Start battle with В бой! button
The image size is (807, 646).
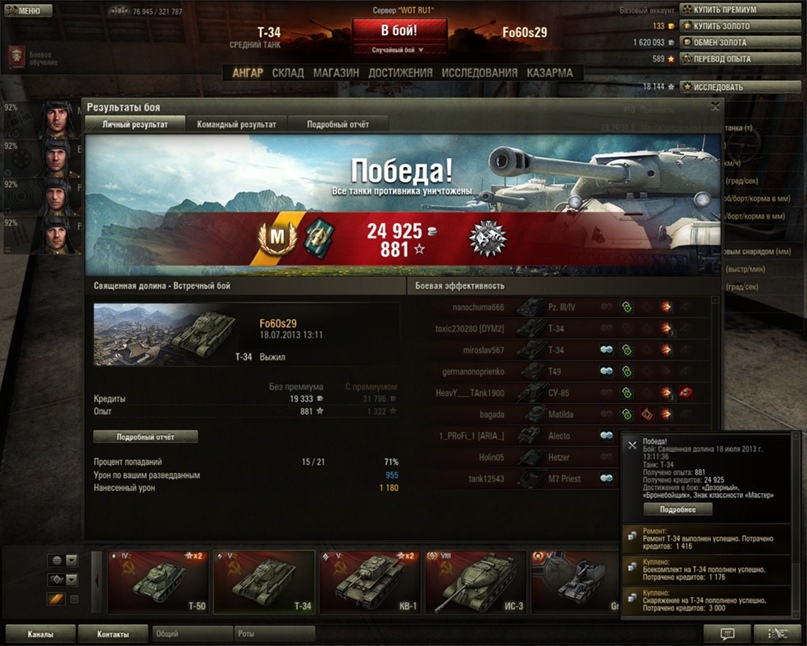point(398,31)
